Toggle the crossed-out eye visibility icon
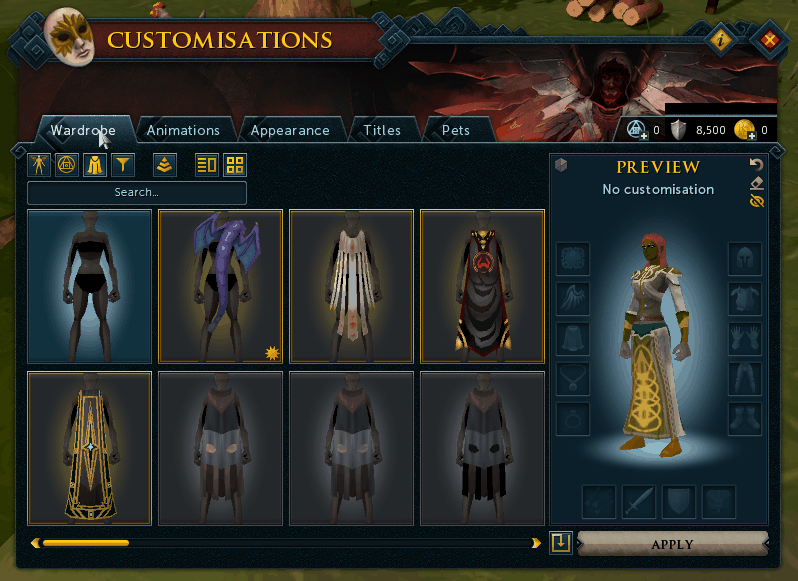The image size is (798, 581). 756,201
